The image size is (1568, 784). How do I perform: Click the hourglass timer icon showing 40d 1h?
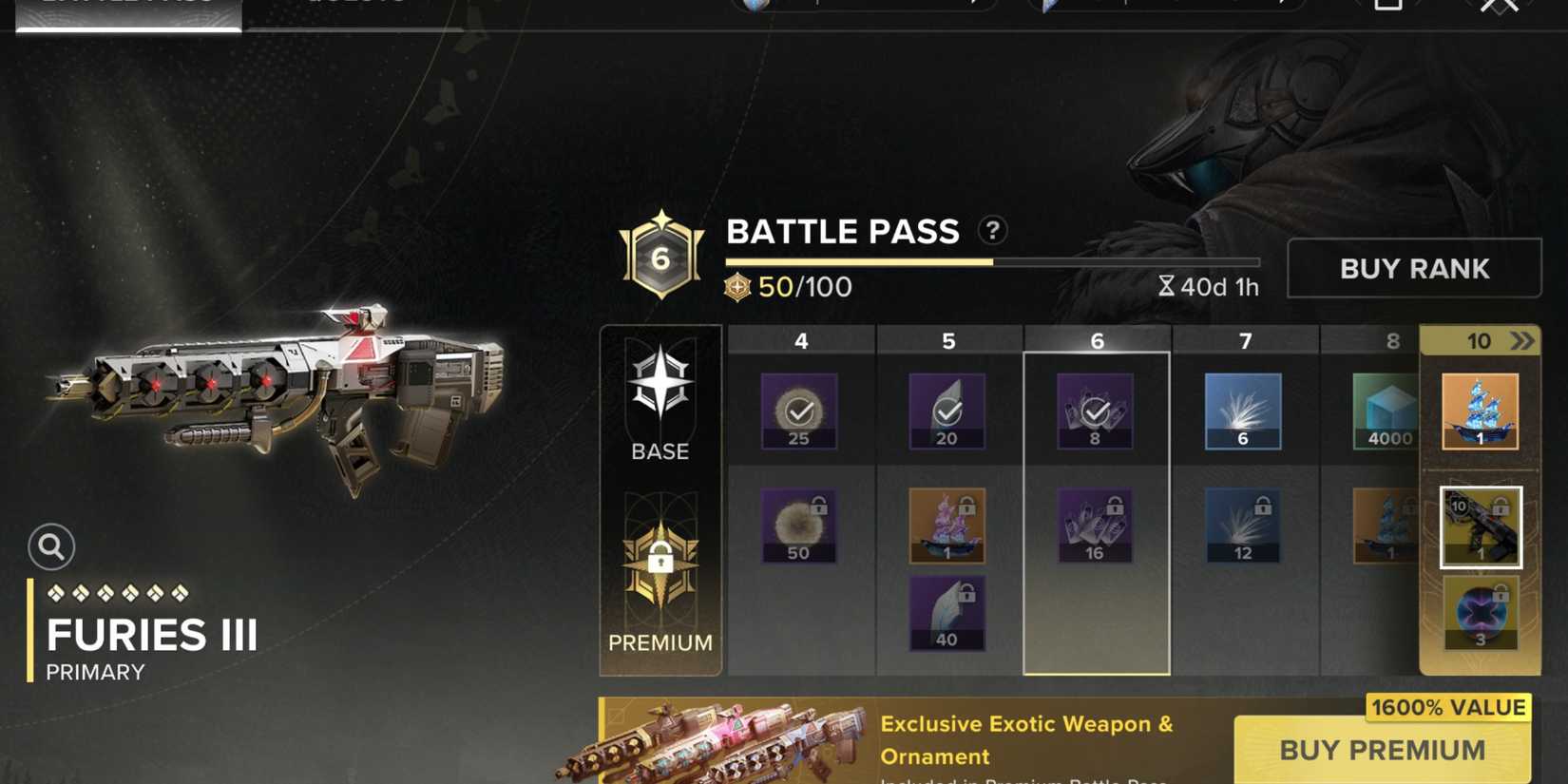(x=1167, y=286)
